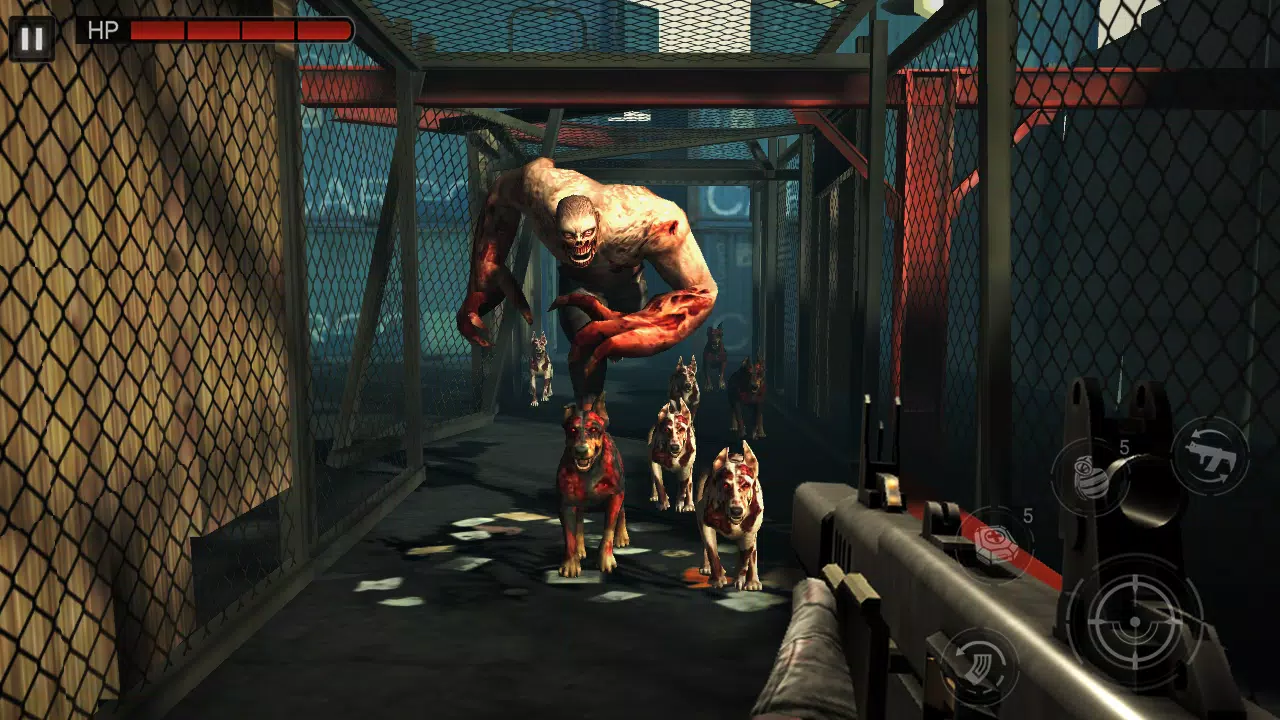Tap the medkit count number 5
Screen dimensions: 1280x720
1026,515
